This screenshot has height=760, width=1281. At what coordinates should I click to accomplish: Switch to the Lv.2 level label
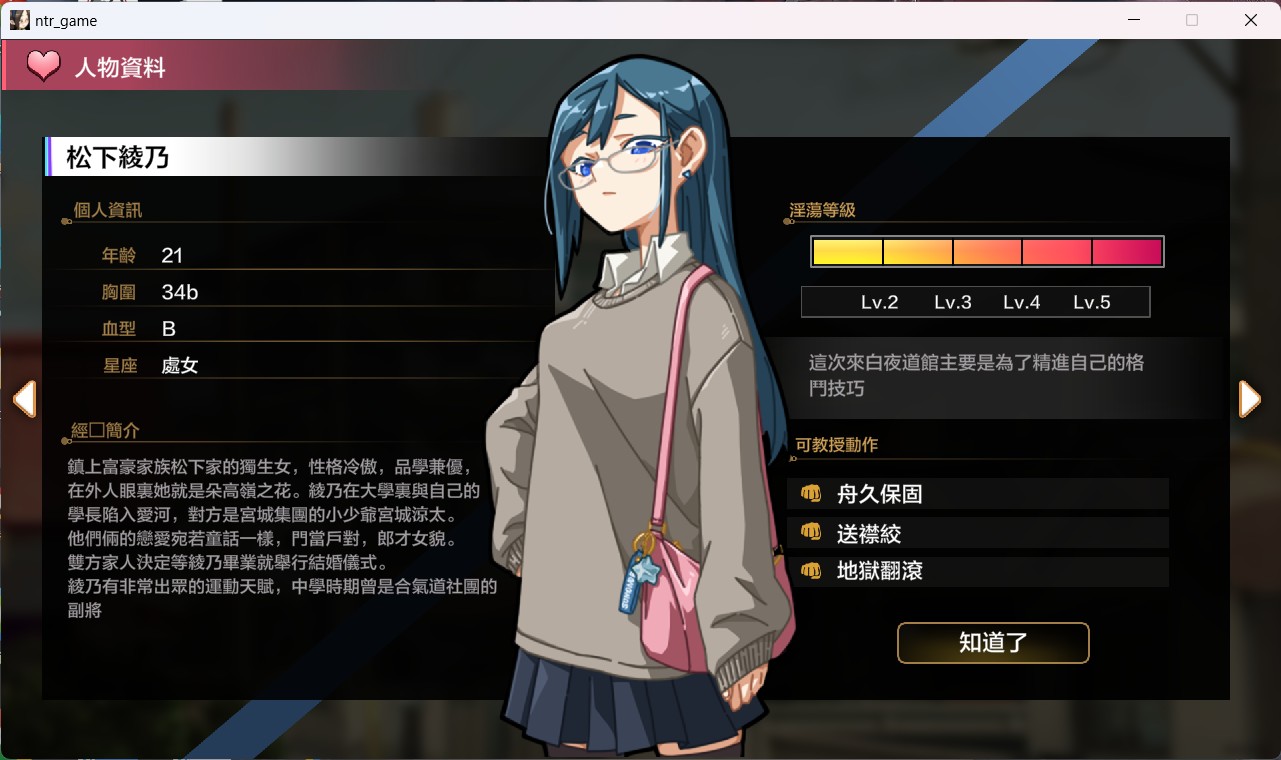click(x=880, y=301)
